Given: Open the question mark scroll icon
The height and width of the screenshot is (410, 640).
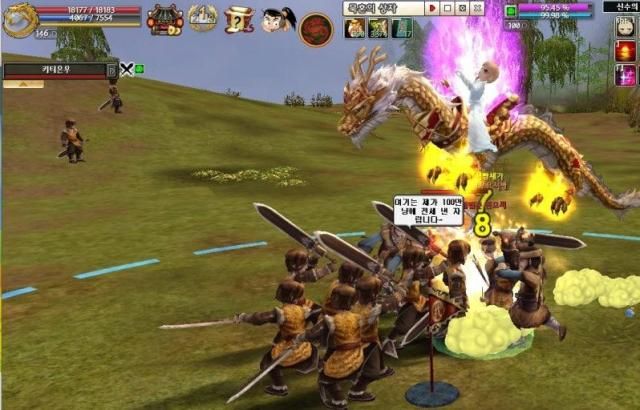Looking at the screenshot, I should (239, 18).
